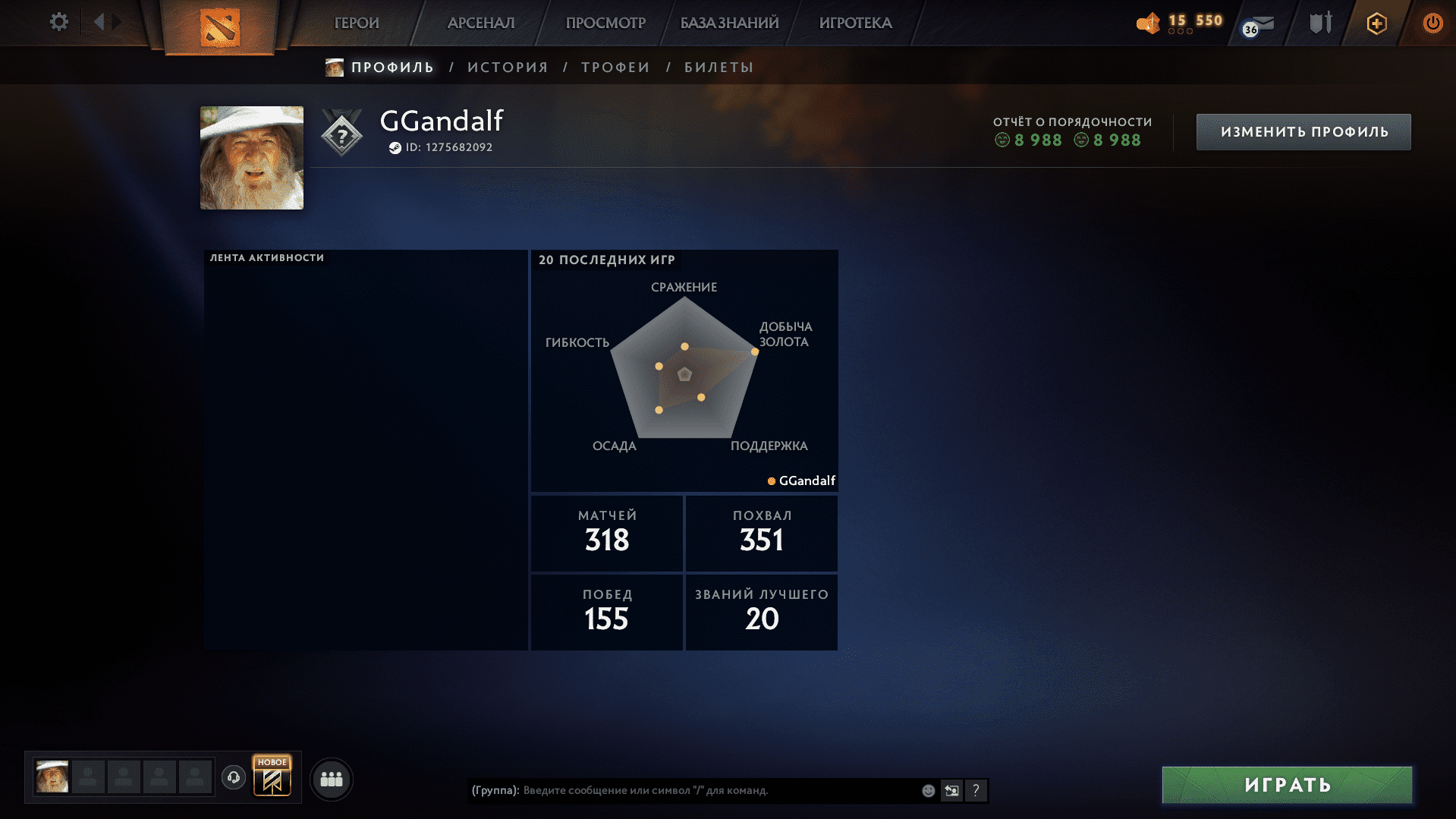
Task: Open the friends list icon
Action: pyautogui.click(x=331, y=778)
